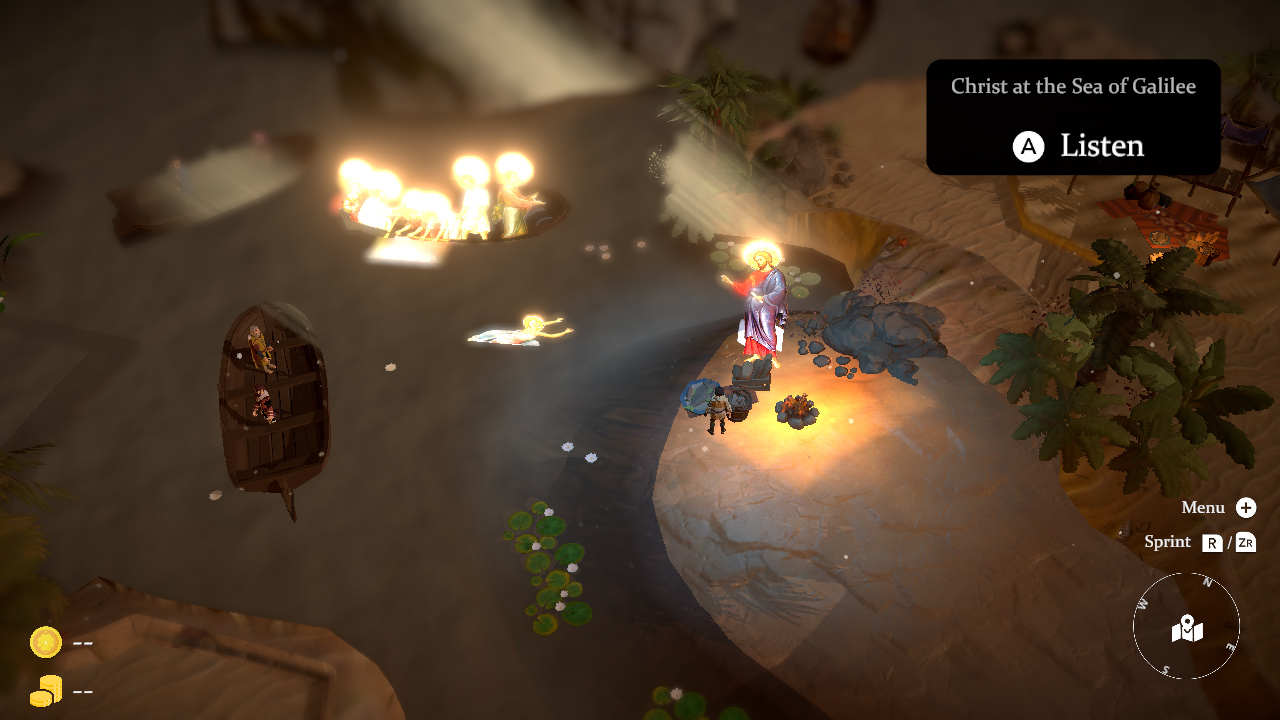Click the W marker on the compass
This screenshot has width=1280, height=720.
tap(1140, 603)
